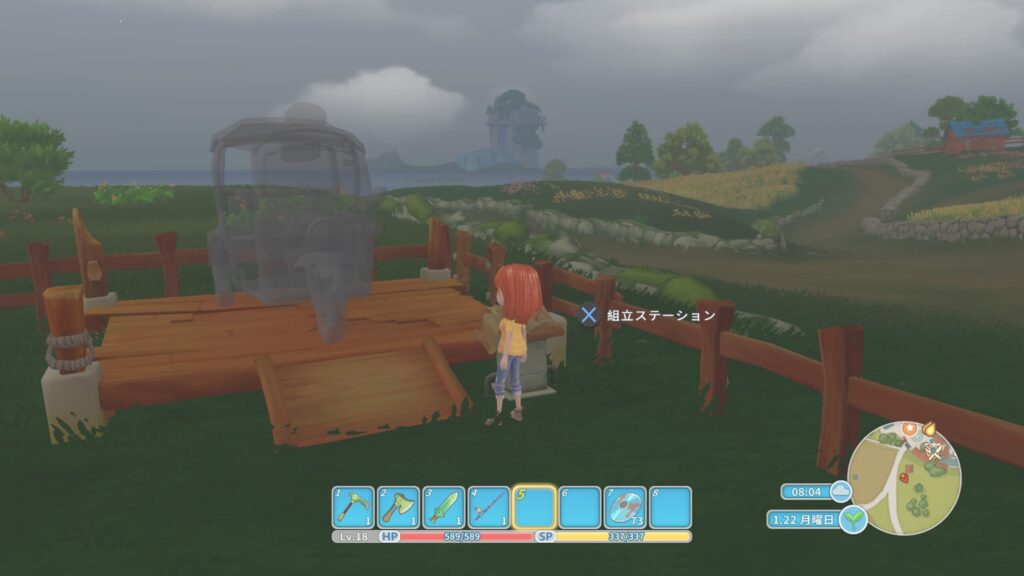Click the cloud weather icon
The image size is (1024, 576).
coord(839,491)
